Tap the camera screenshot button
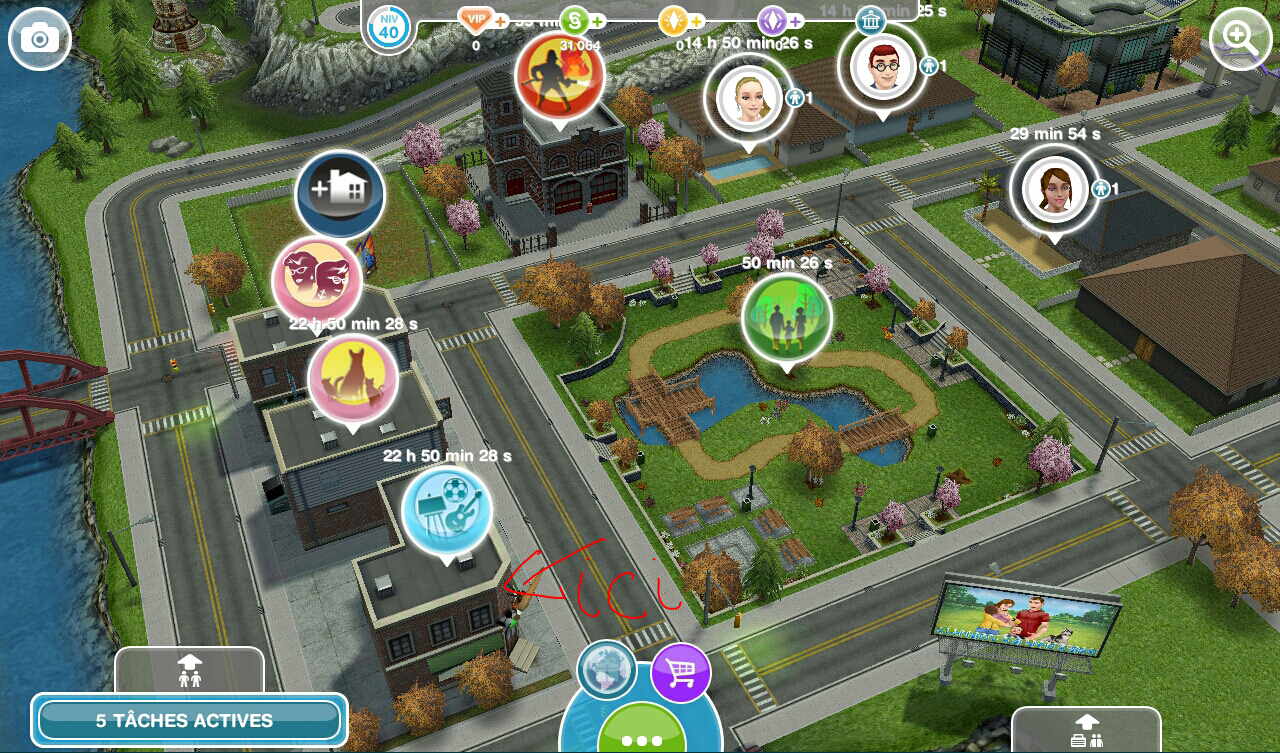1280x753 pixels. pyautogui.click(x=40, y=39)
